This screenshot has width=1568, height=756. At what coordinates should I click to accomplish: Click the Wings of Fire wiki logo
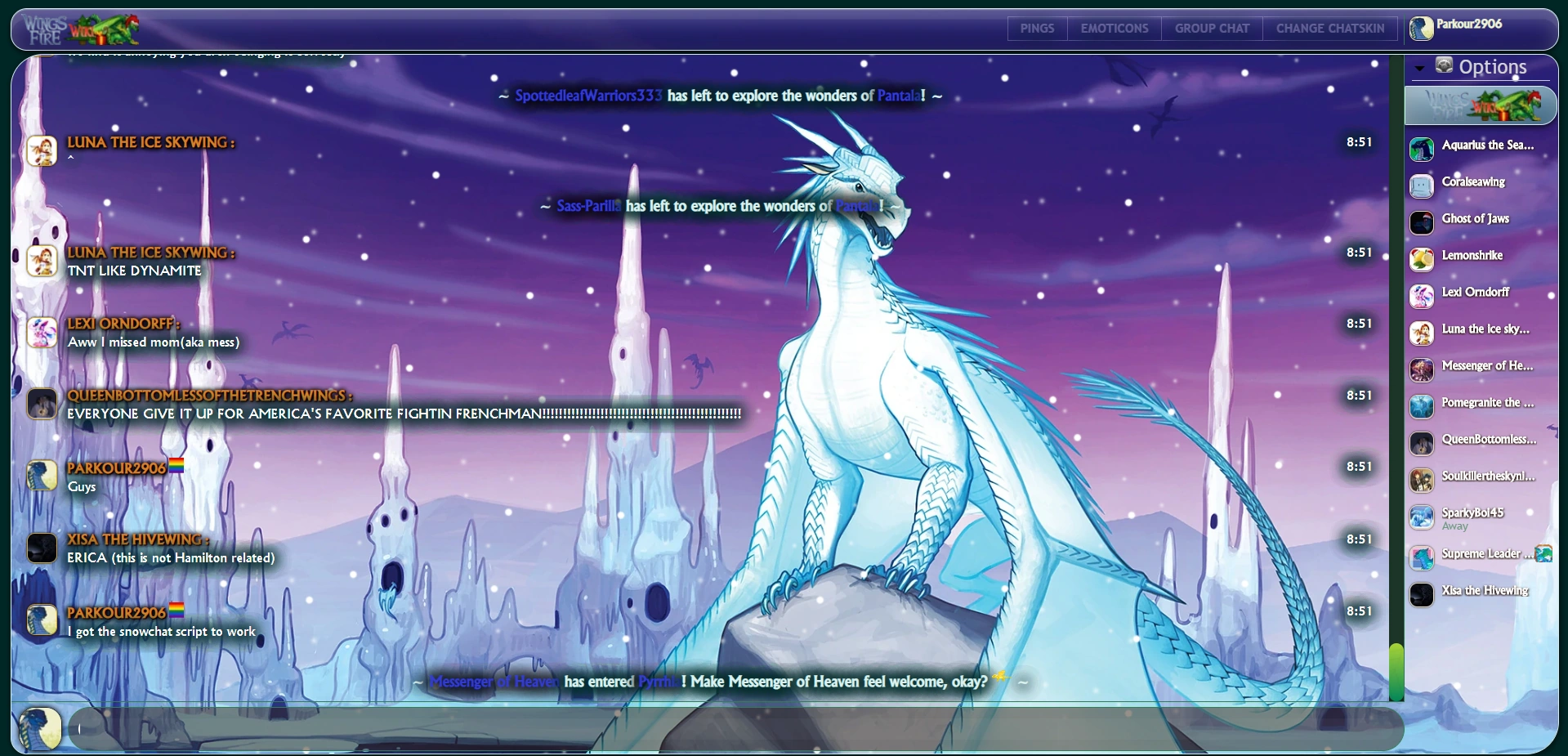[x=82, y=29]
